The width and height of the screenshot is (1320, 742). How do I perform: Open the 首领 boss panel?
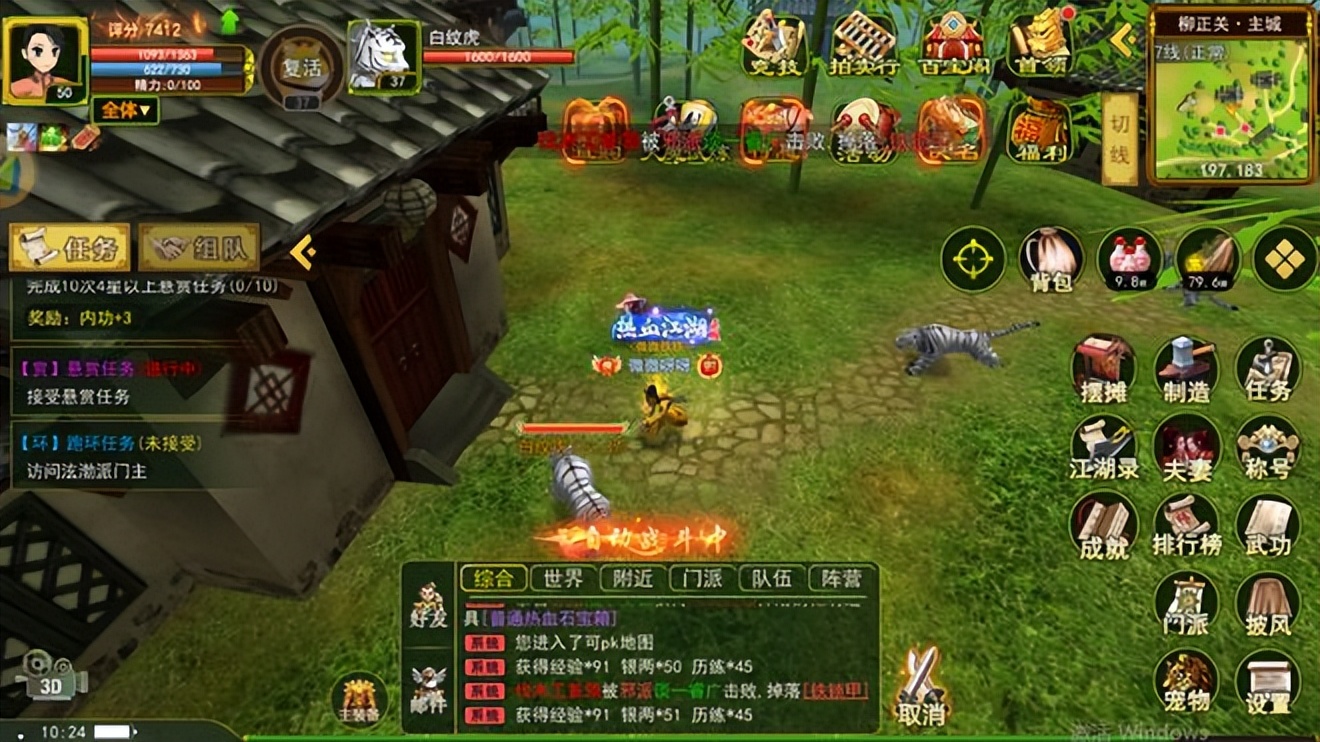tap(1041, 42)
